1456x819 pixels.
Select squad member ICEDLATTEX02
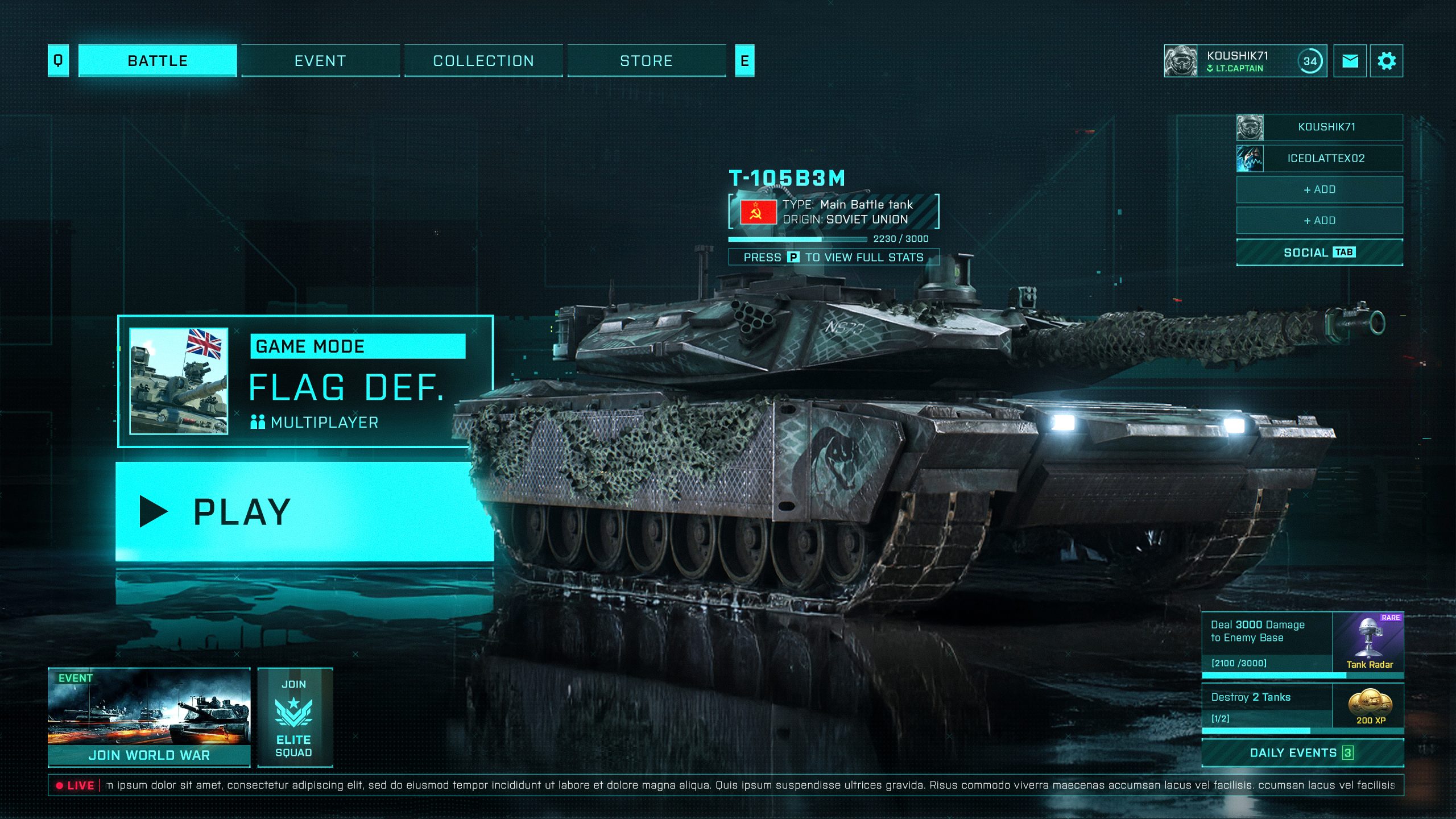click(1319, 159)
